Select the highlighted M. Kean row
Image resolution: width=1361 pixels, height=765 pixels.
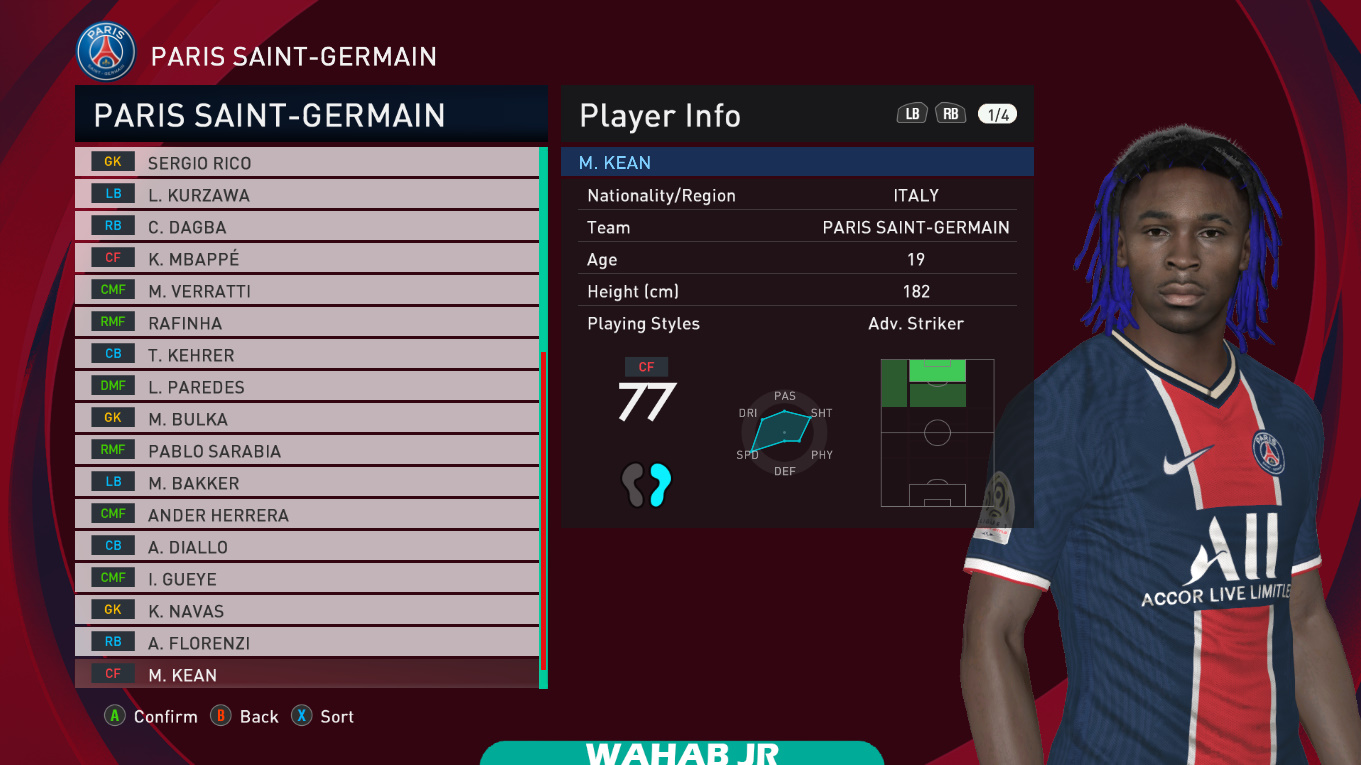pos(306,675)
